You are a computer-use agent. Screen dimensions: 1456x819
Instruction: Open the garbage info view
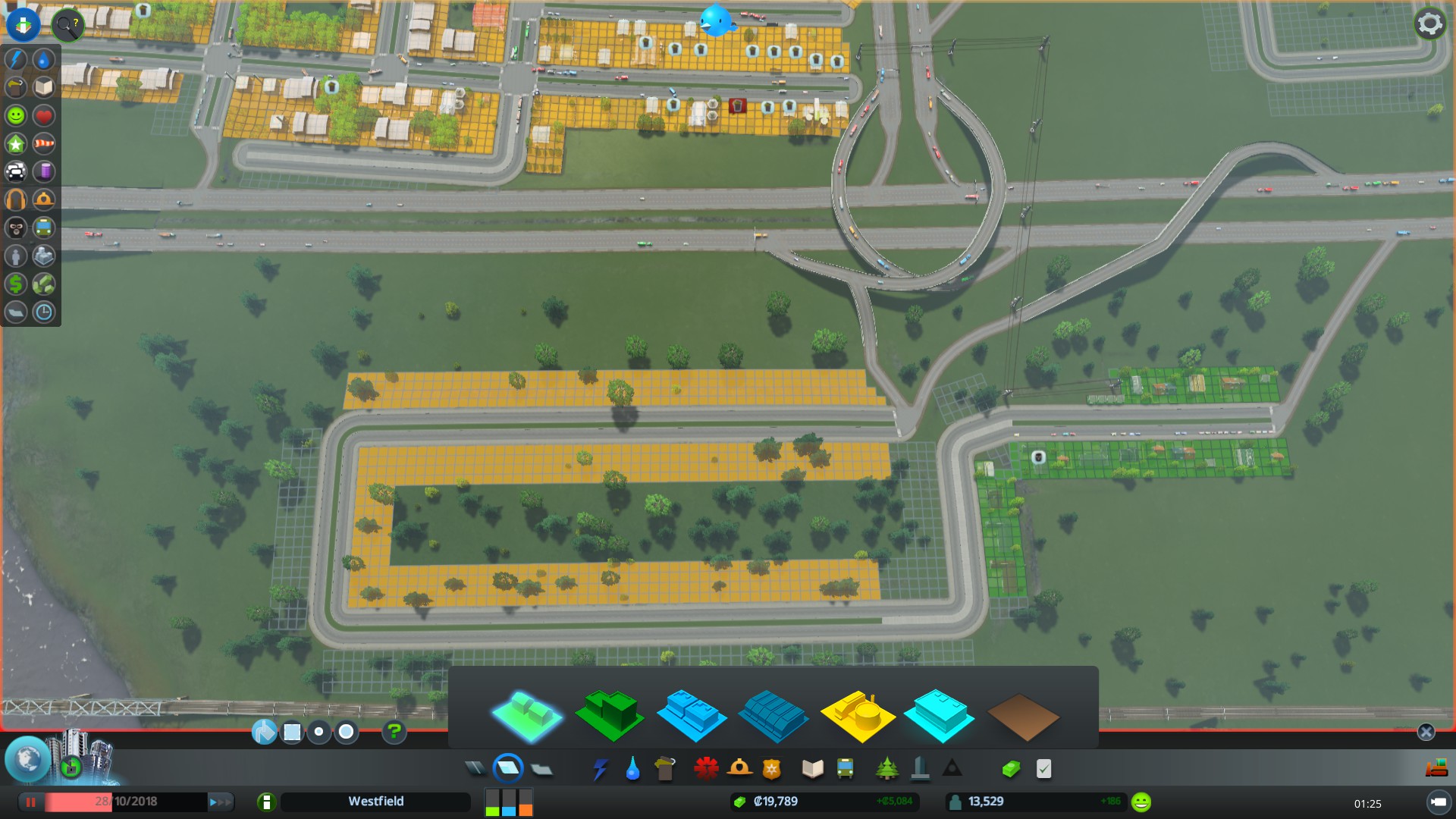[x=15, y=86]
